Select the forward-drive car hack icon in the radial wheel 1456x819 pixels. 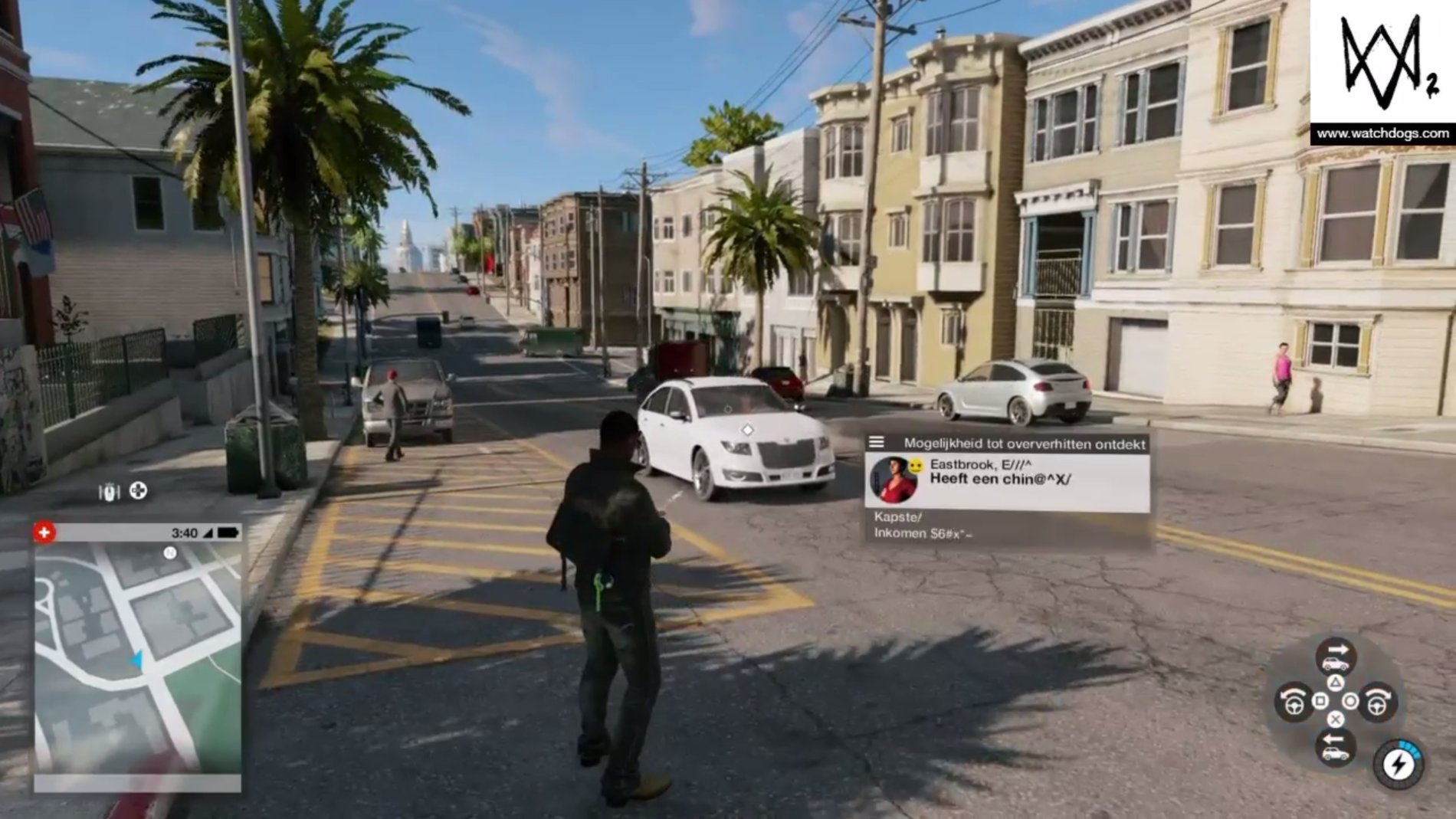pyautogui.click(x=1337, y=656)
